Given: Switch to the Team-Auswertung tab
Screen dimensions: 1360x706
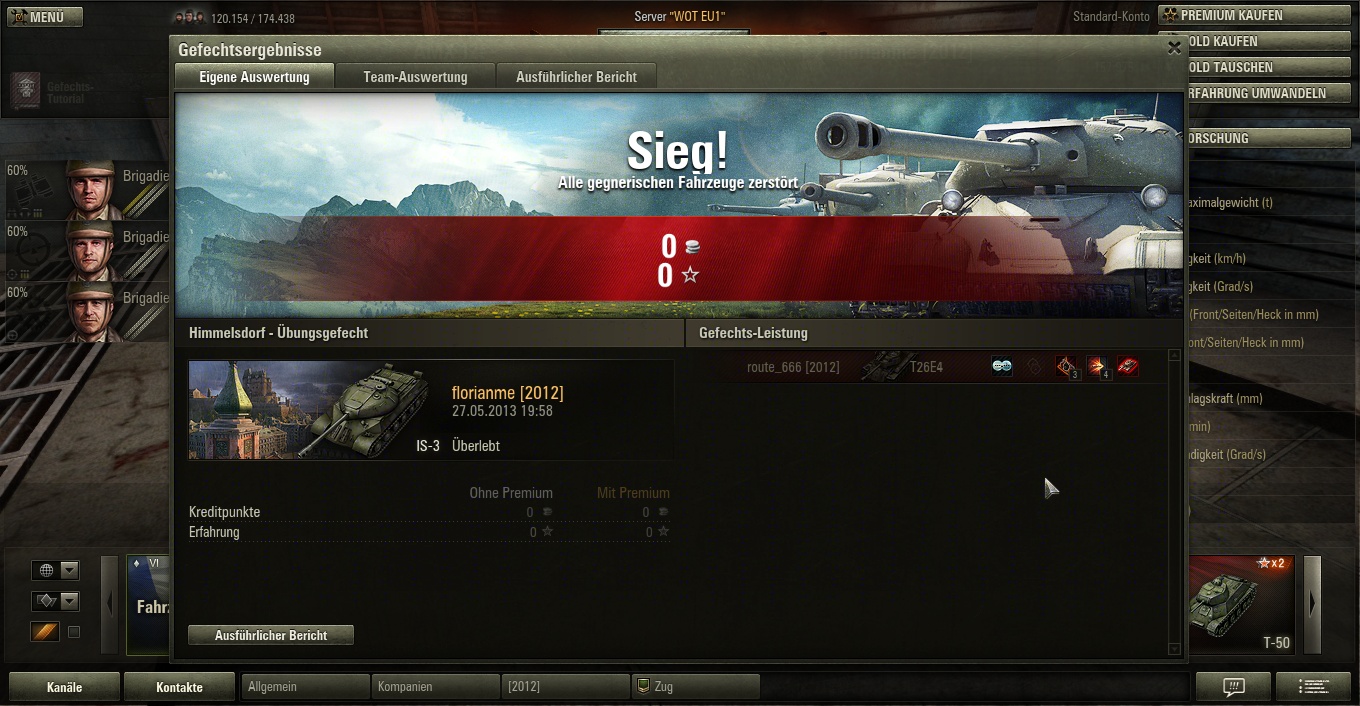Looking at the screenshot, I should coord(415,77).
